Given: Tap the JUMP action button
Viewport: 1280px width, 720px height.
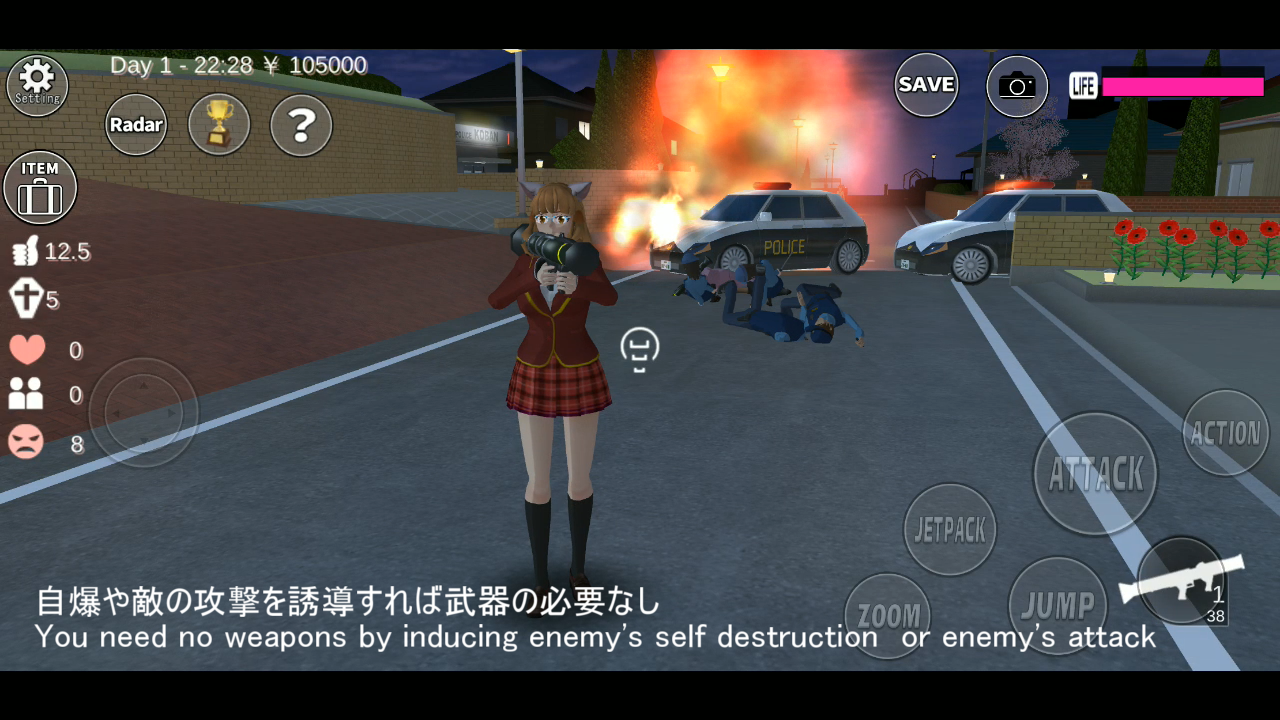Looking at the screenshot, I should click(x=1057, y=604).
